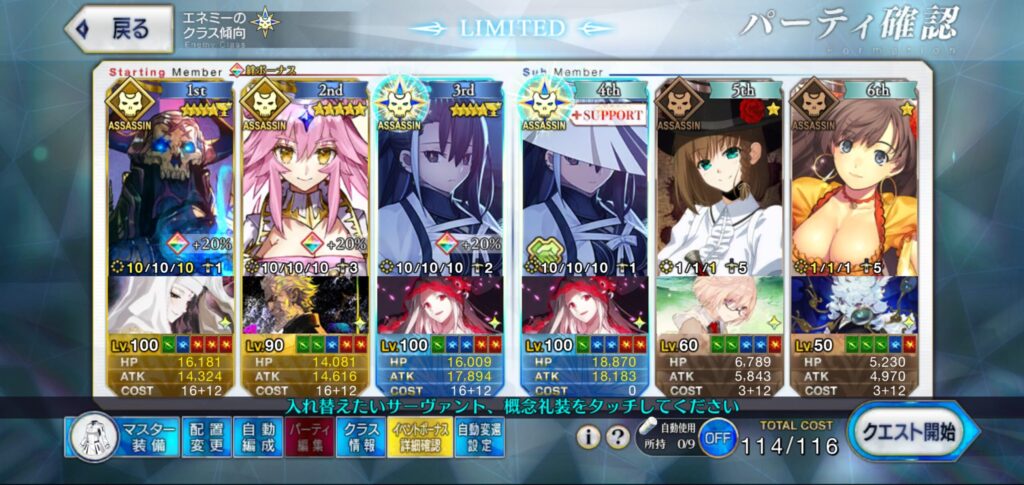1024x485 pixels.
Task: Go back with the 戻る button
Action: pyautogui.click(x=118, y=29)
